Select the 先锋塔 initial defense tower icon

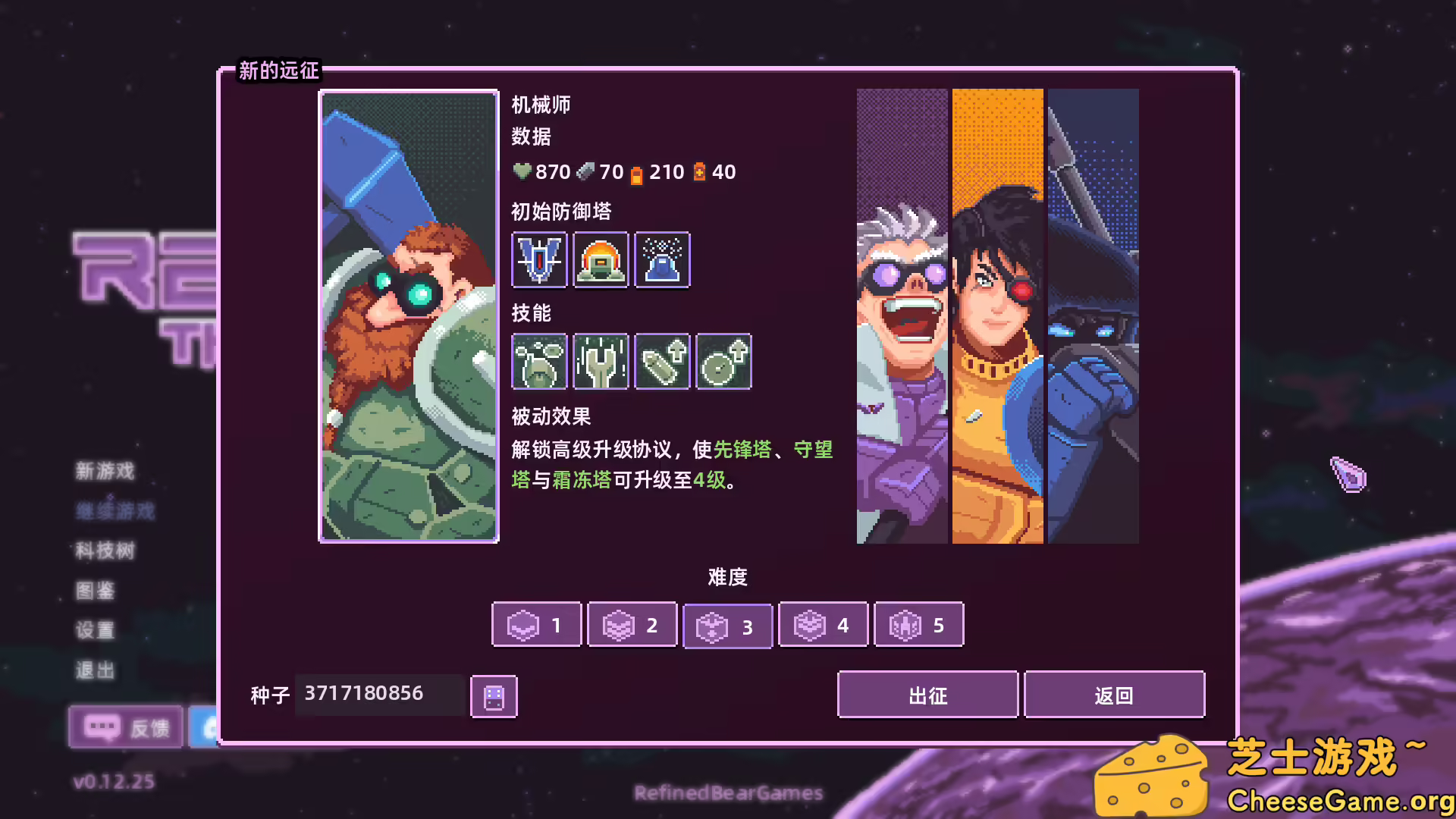point(538,260)
